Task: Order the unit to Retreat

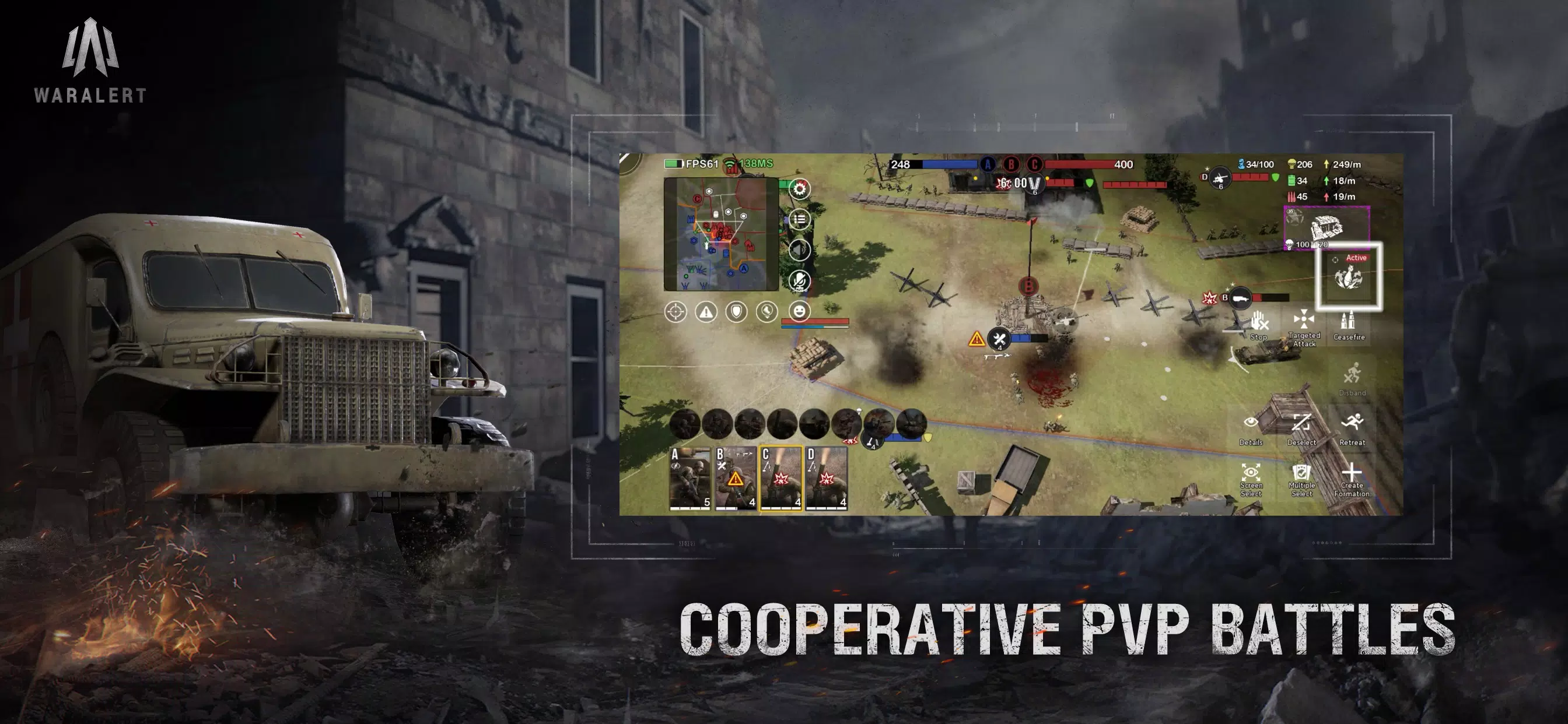Action: tap(1354, 422)
